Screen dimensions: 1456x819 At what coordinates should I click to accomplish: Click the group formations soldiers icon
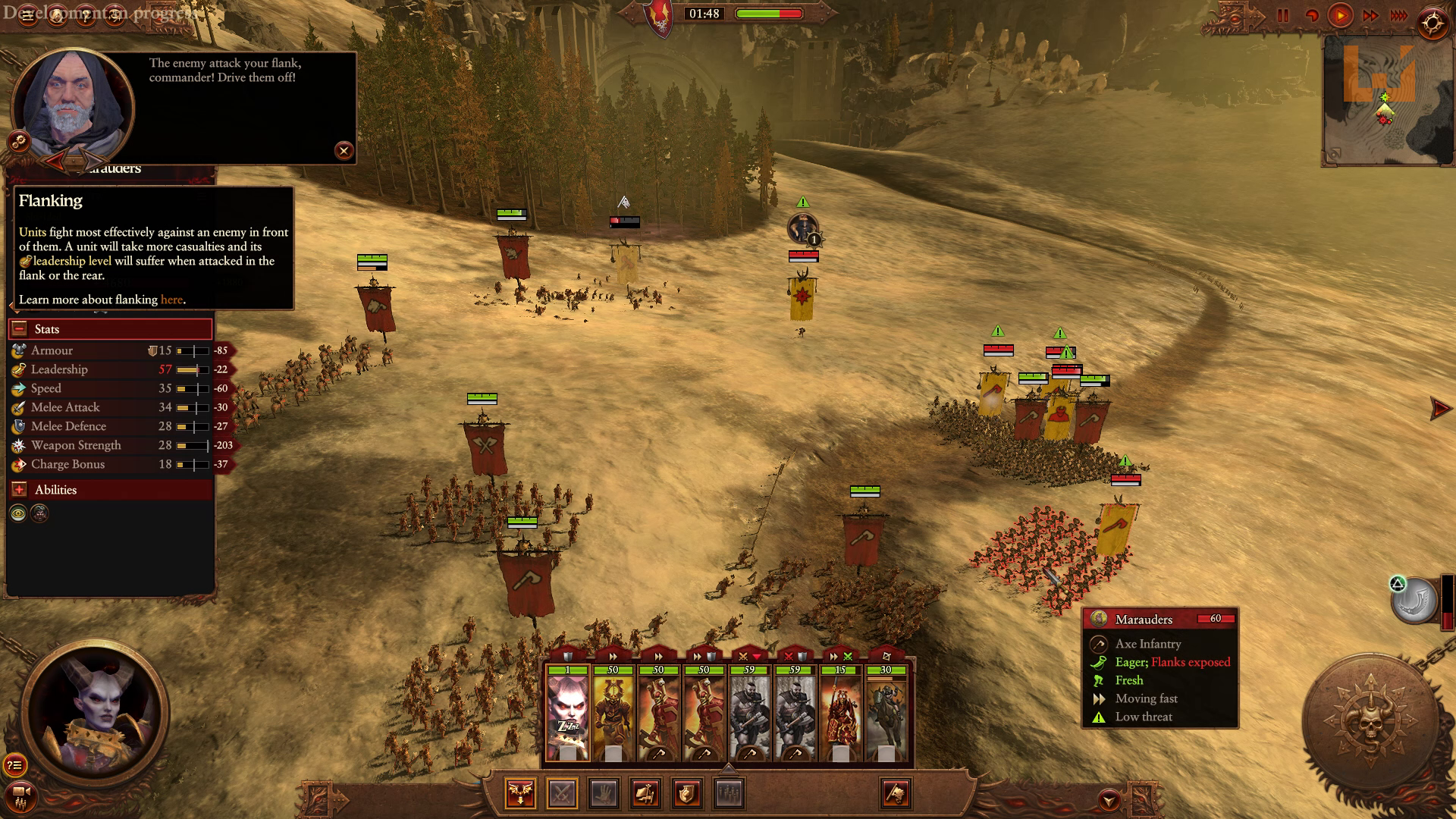(730, 794)
